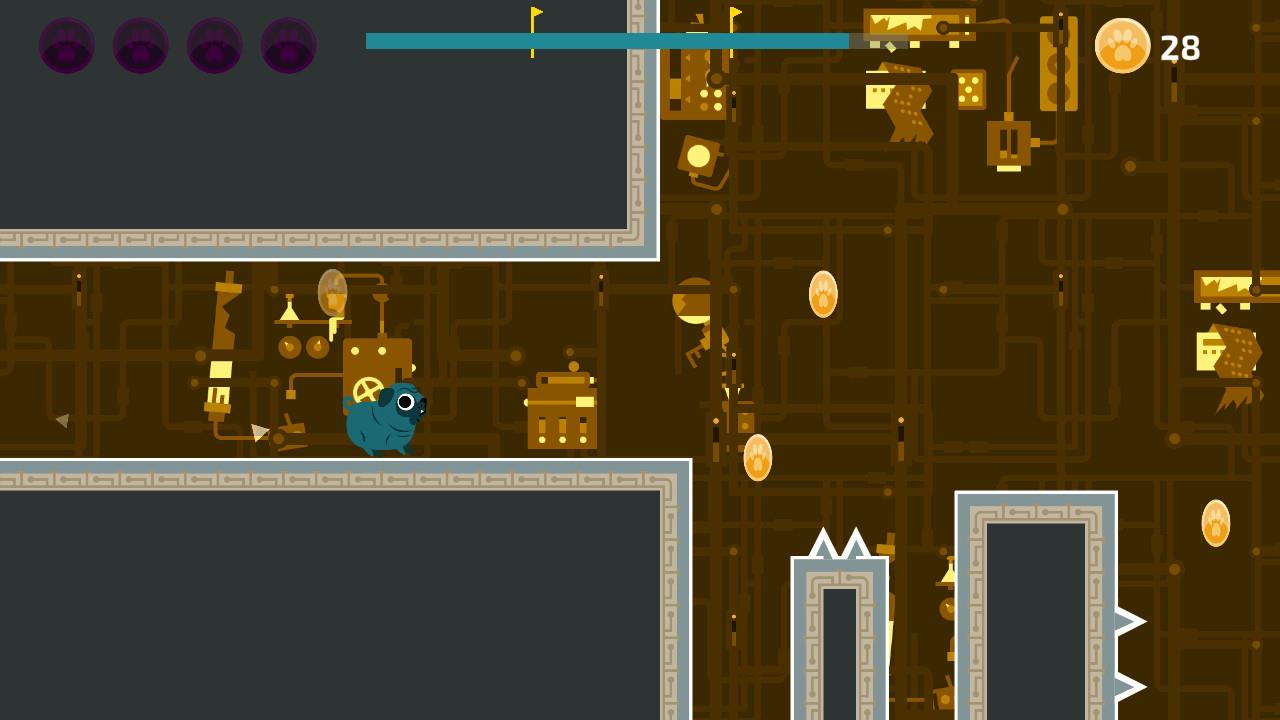
Task: Toggle the second purple paw orb
Action: tap(140, 46)
